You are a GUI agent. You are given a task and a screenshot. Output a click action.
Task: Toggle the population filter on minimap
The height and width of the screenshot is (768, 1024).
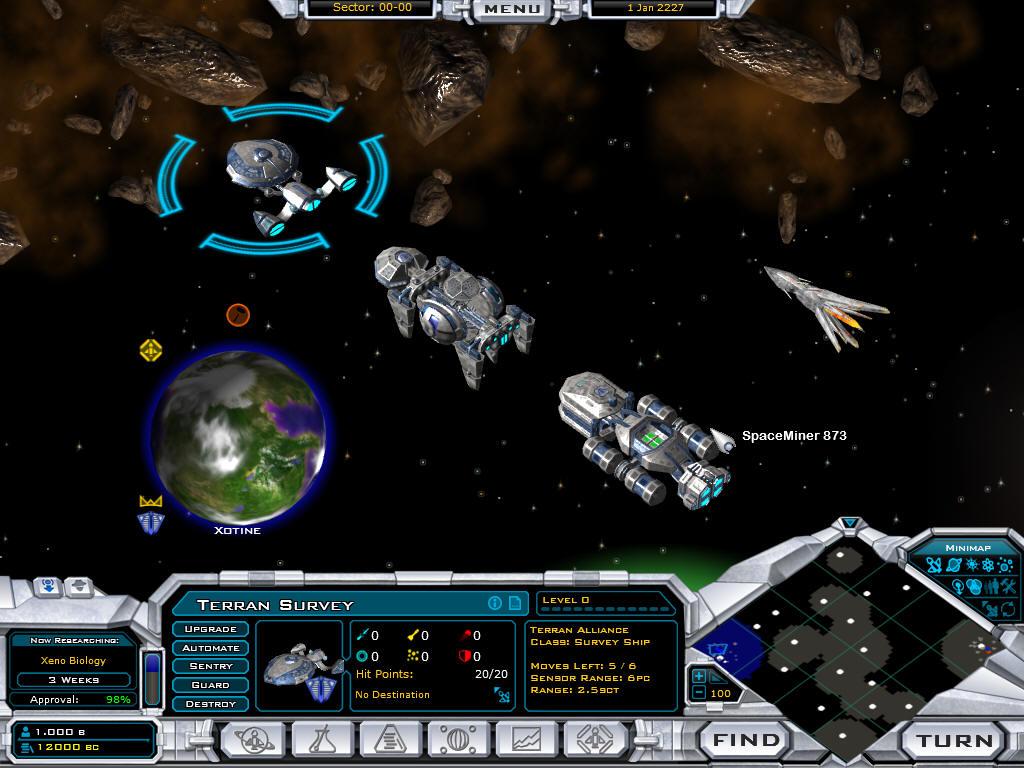tap(991, 587)
